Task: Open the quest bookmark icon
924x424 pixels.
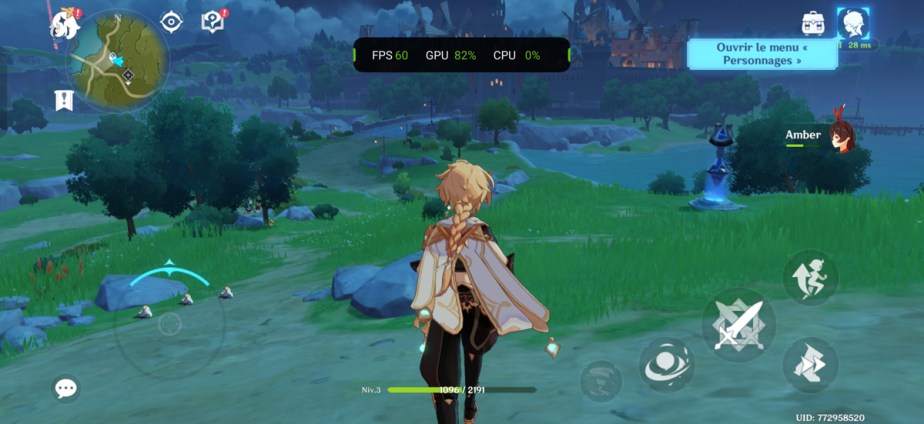Action: tap(64, 99)
